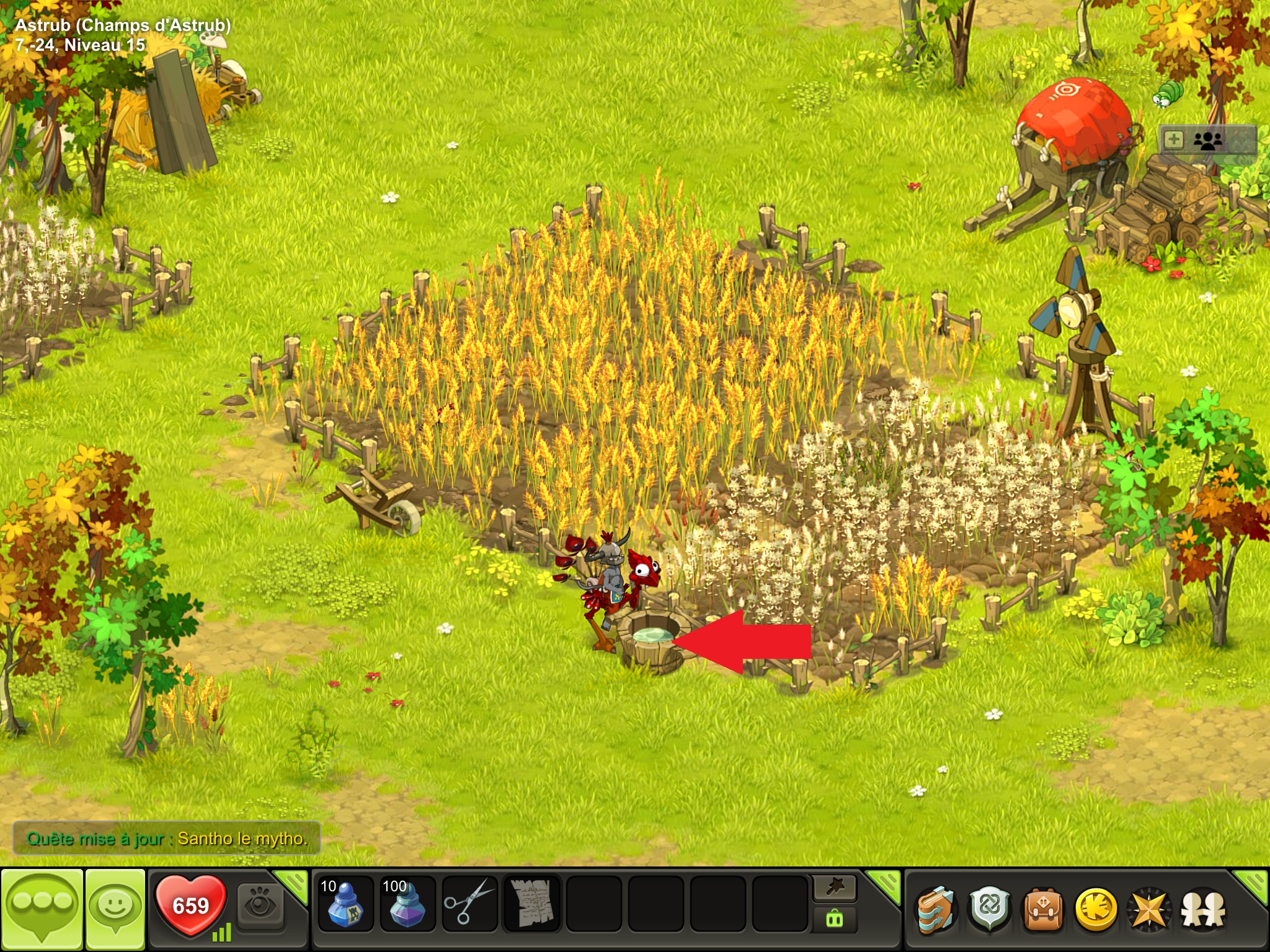Open the backpack inventory
1270x952 pixels.
click(x=1043, y=910)
